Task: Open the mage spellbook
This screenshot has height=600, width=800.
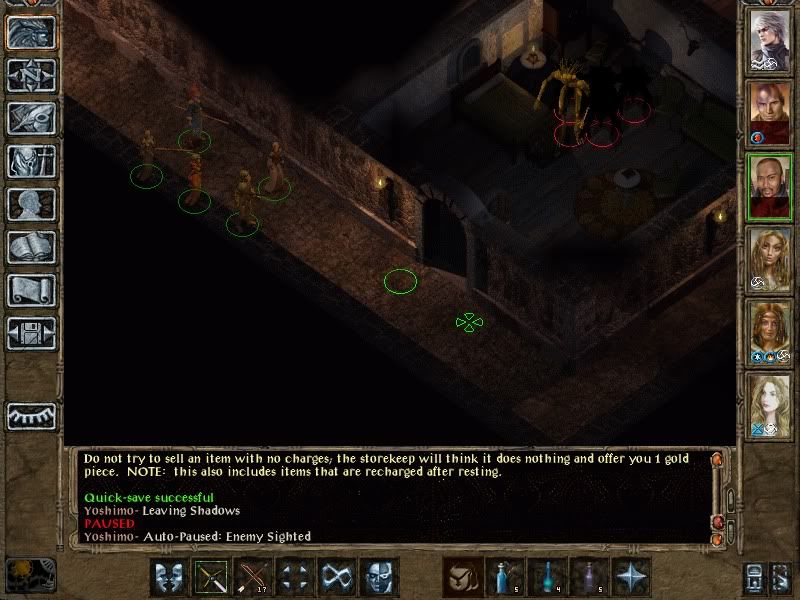Action: pos(31,247)
